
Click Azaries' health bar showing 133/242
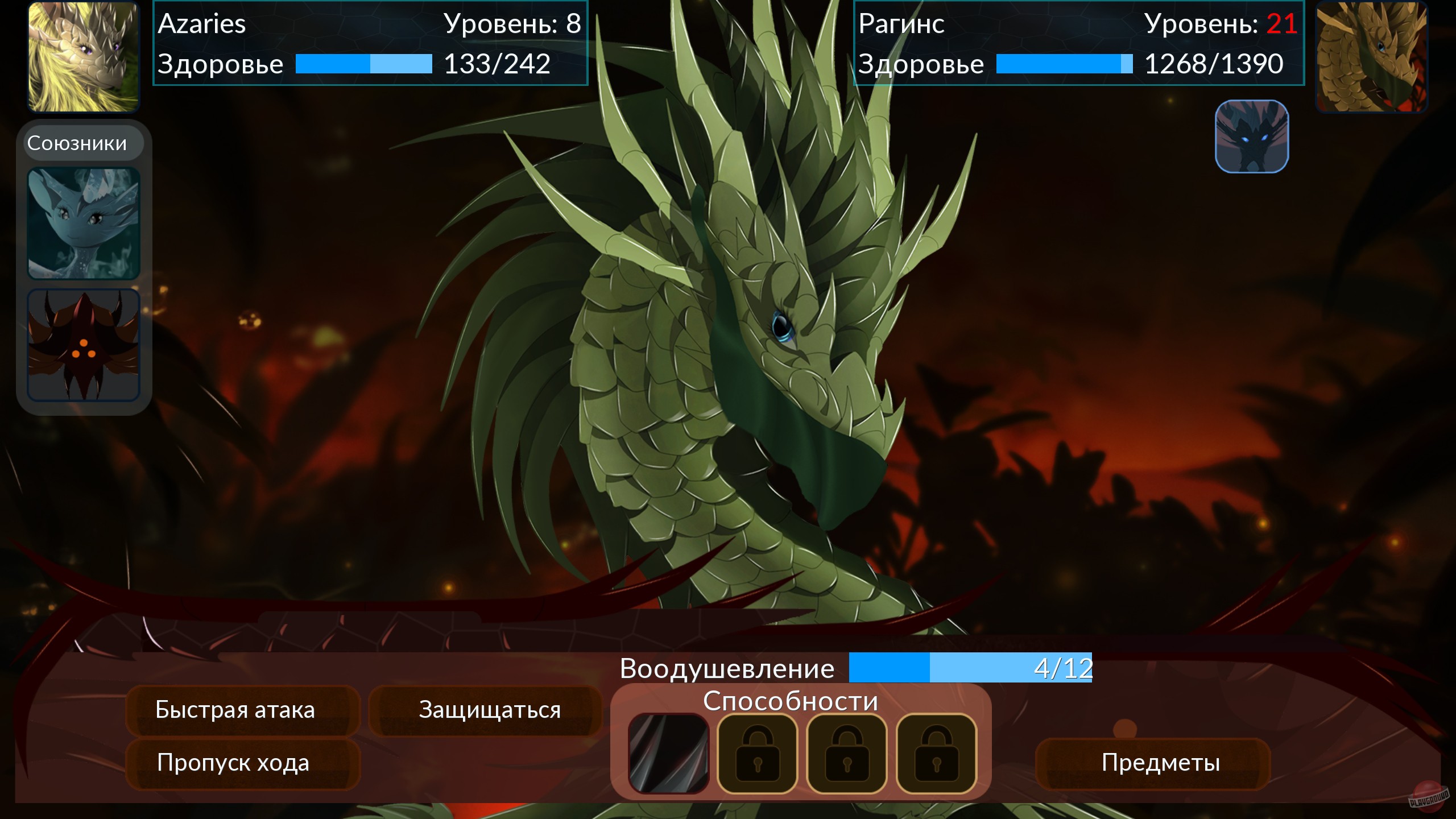tap(363, 64)
